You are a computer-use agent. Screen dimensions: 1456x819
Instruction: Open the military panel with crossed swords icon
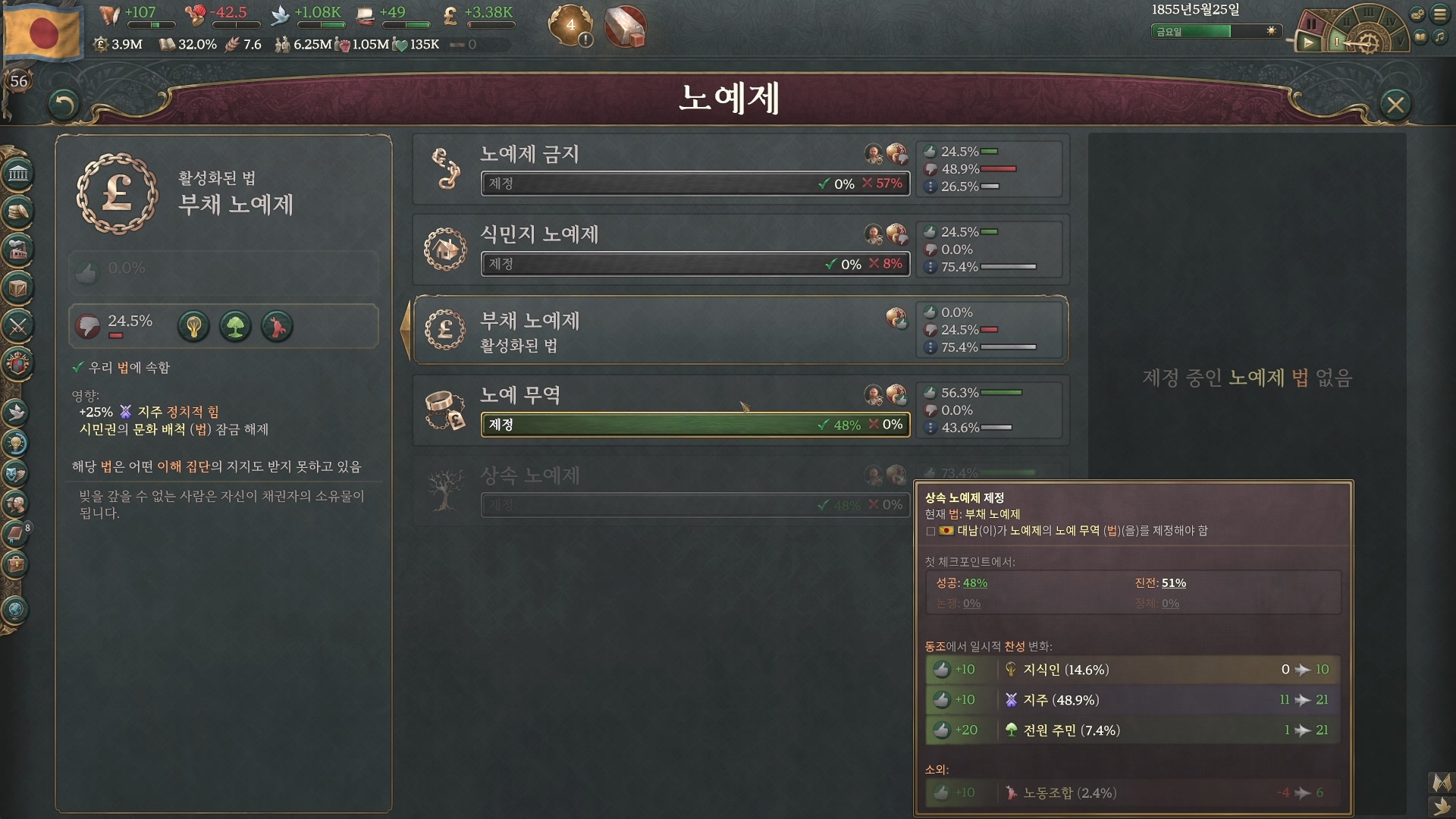(18, 326)
